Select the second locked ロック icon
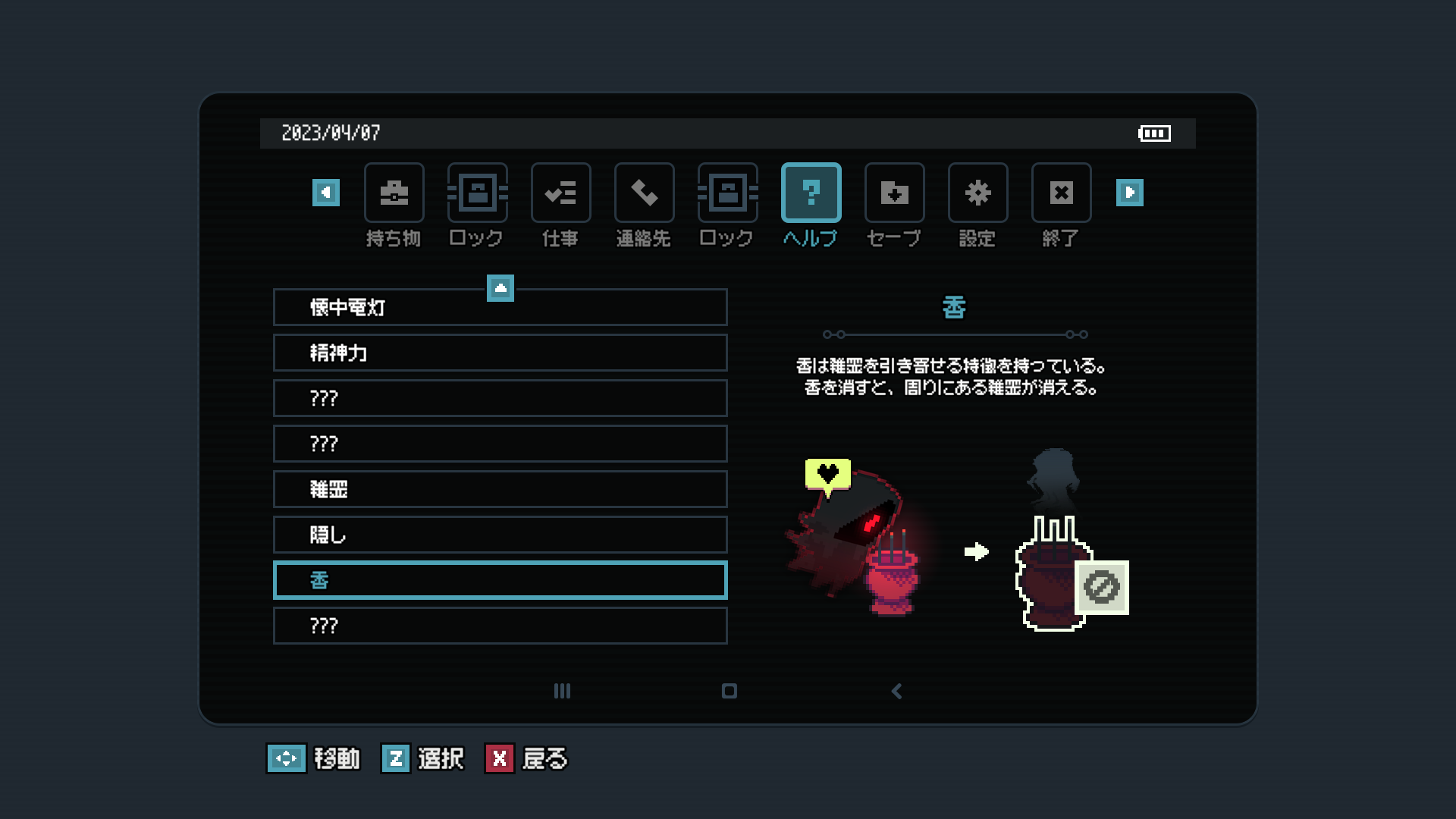 pyautogui.click(x=727, y=193)
